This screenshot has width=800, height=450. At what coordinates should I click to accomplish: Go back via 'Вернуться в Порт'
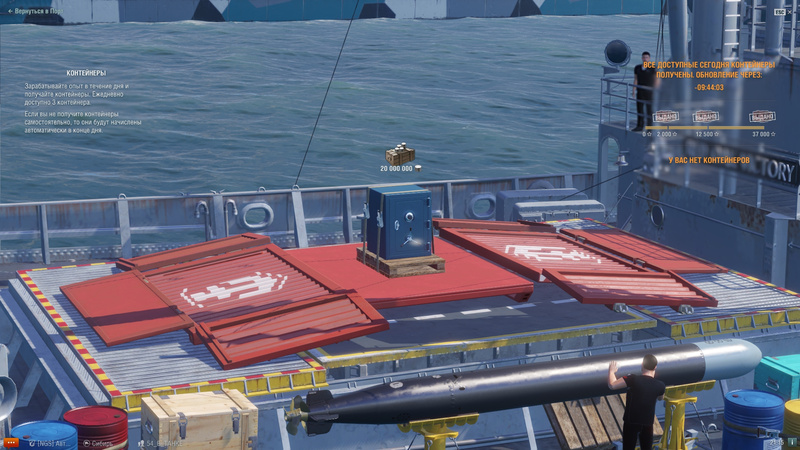pos(40,13)
